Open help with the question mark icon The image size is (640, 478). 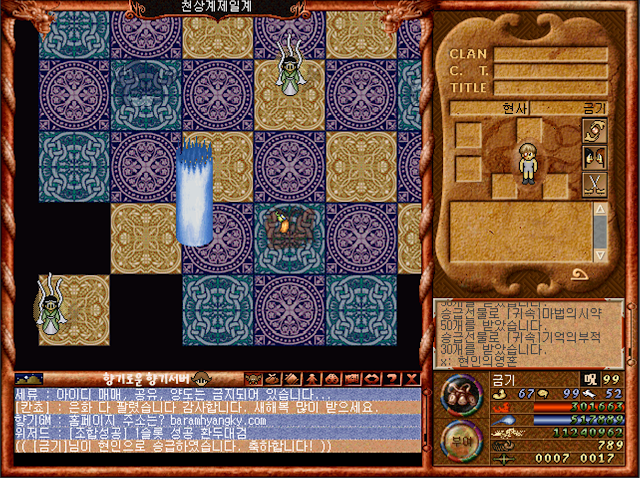(x=388, y=379)
